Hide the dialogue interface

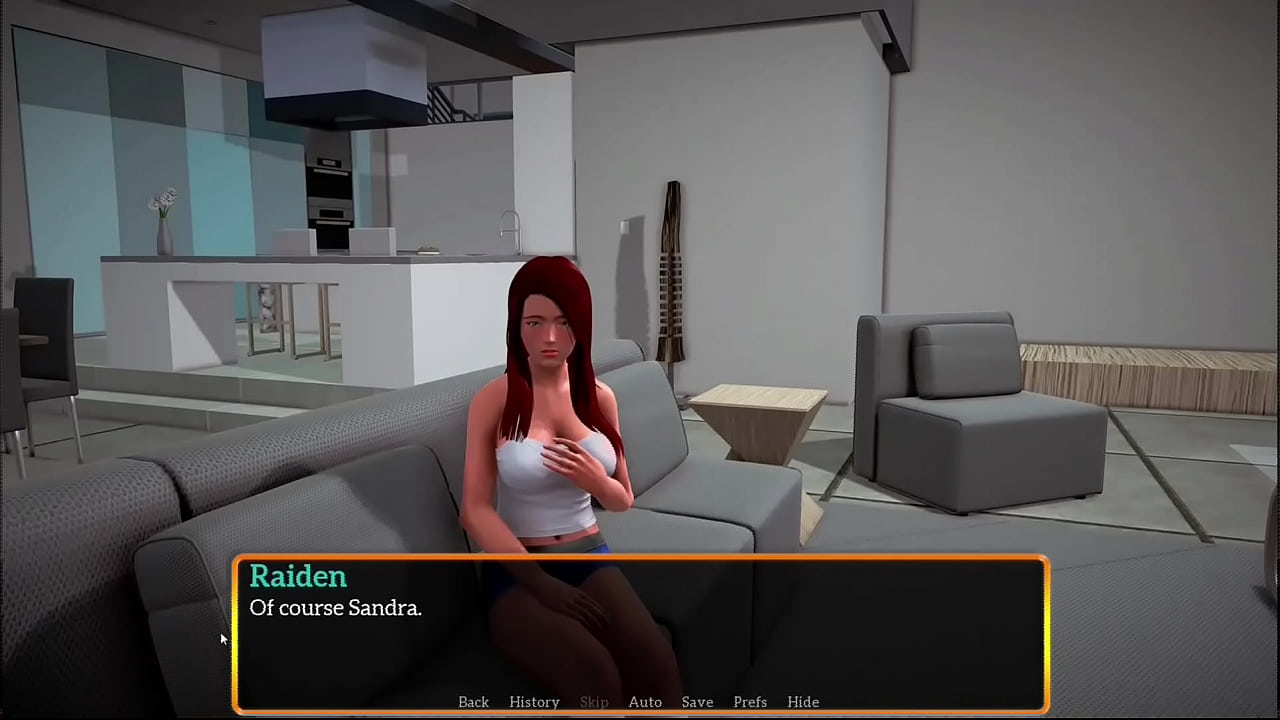pyautogui.click(x=803, y=702)
